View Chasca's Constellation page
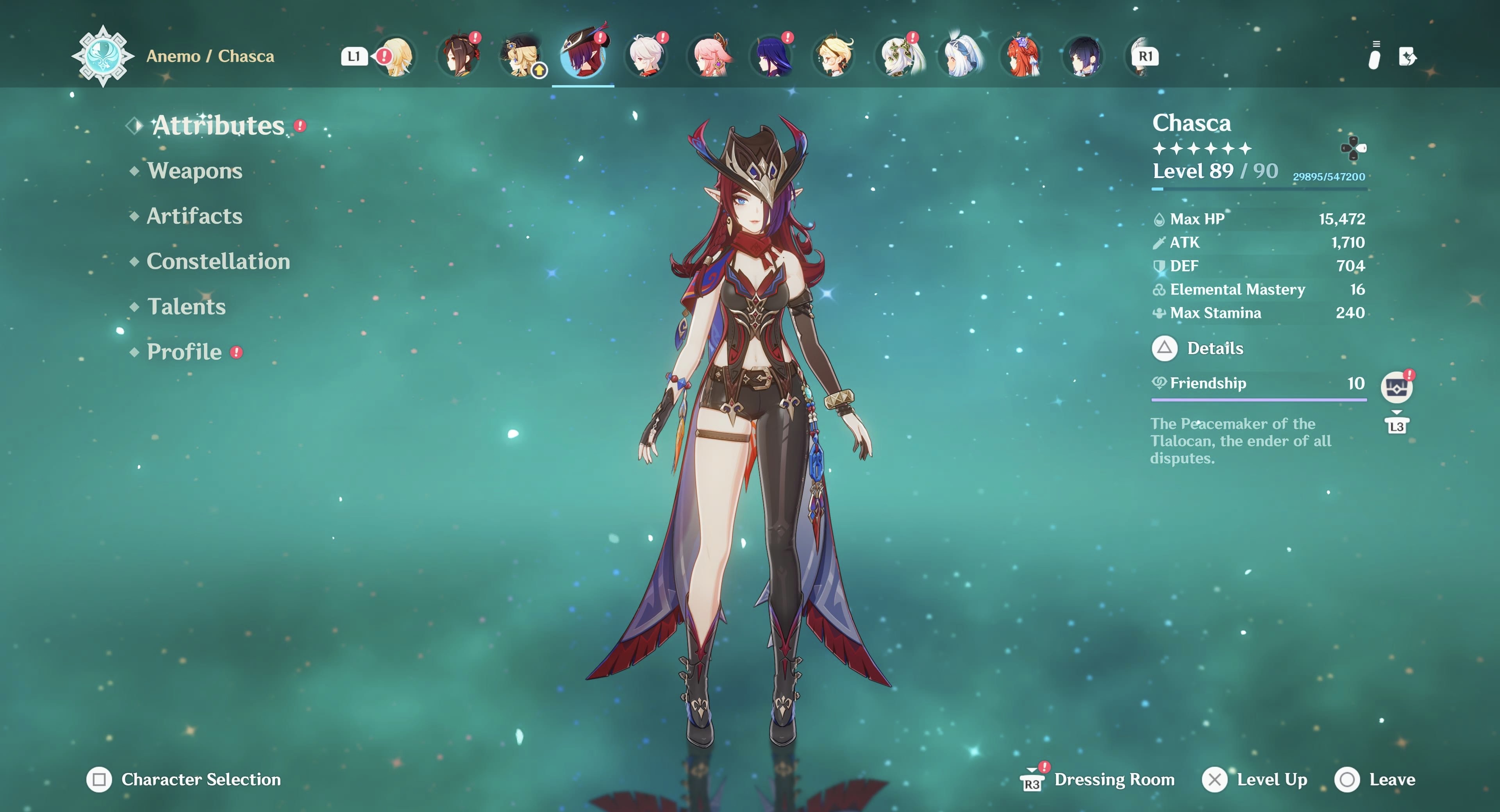This screenshot has width=1500, height=812. pyautogui.click(x=218, y=262)
